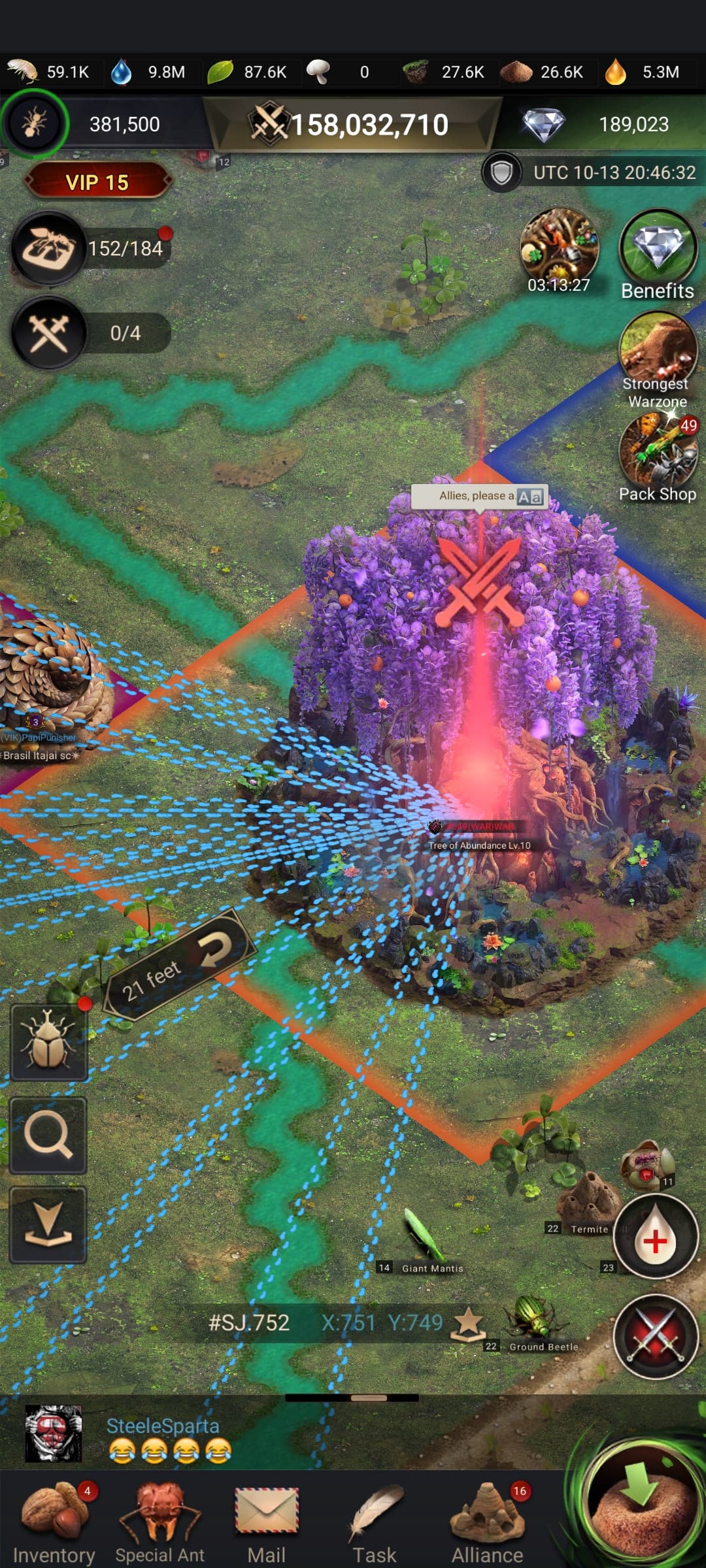Tap the droplet with red plus button
706x1568 pixels.
coord(655,1236)
